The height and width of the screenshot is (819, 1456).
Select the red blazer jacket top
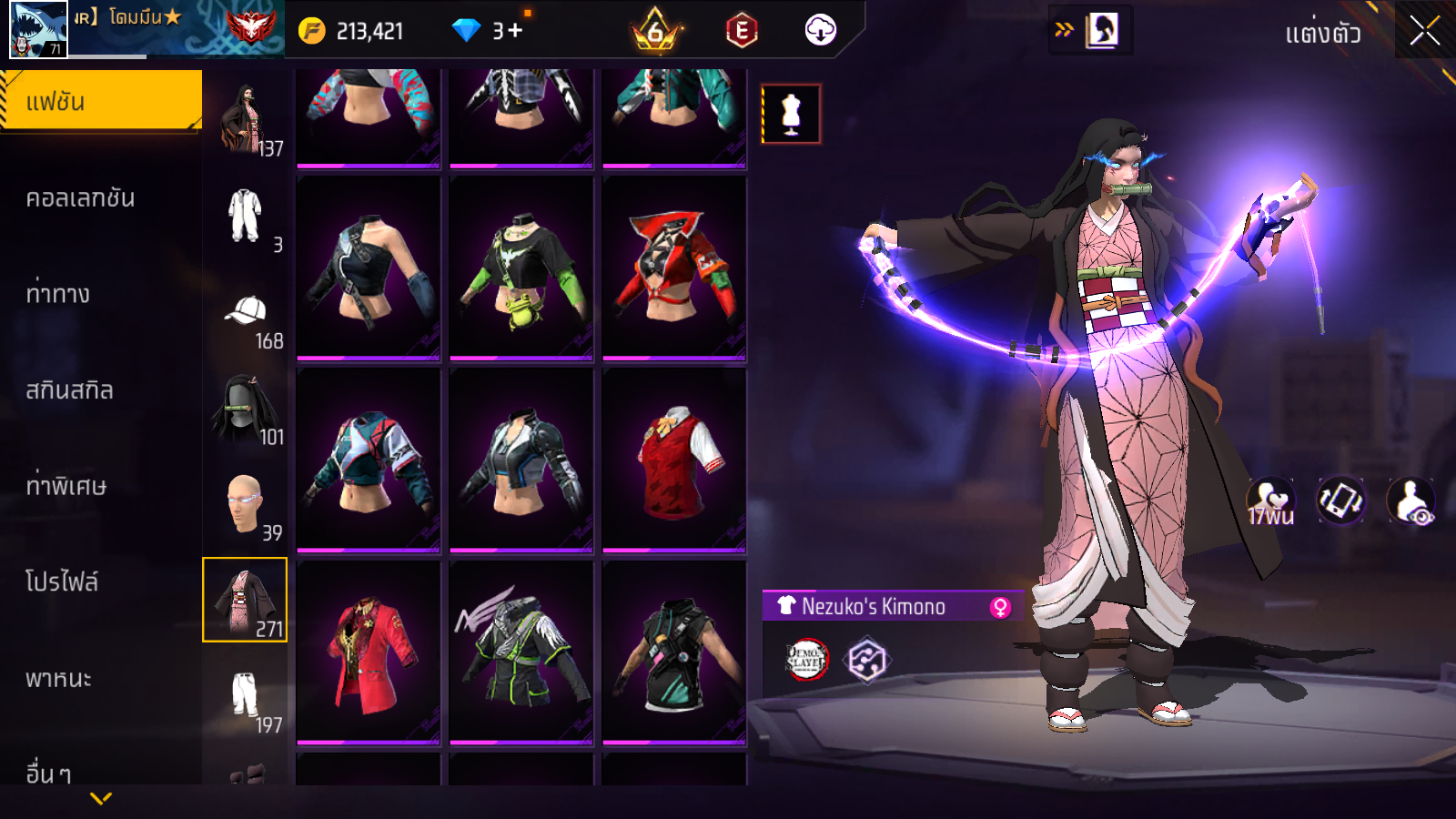(369, 652)
